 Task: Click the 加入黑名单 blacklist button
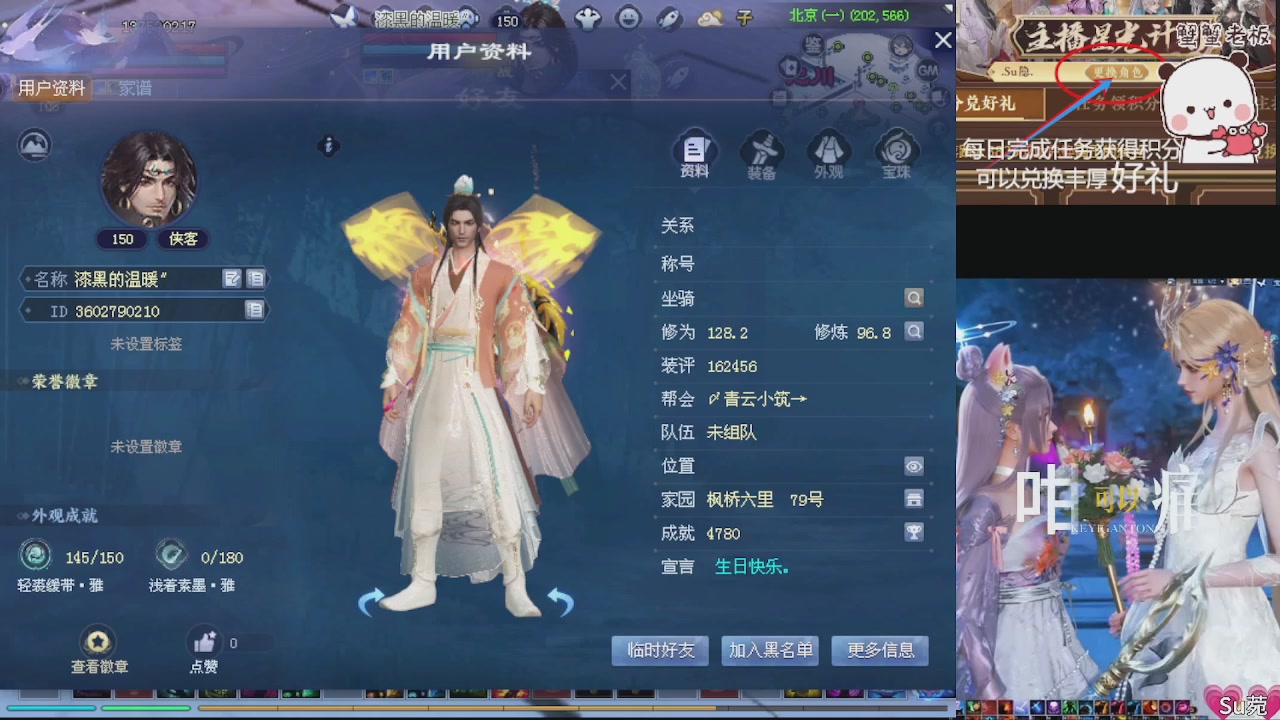coord(769,650)
